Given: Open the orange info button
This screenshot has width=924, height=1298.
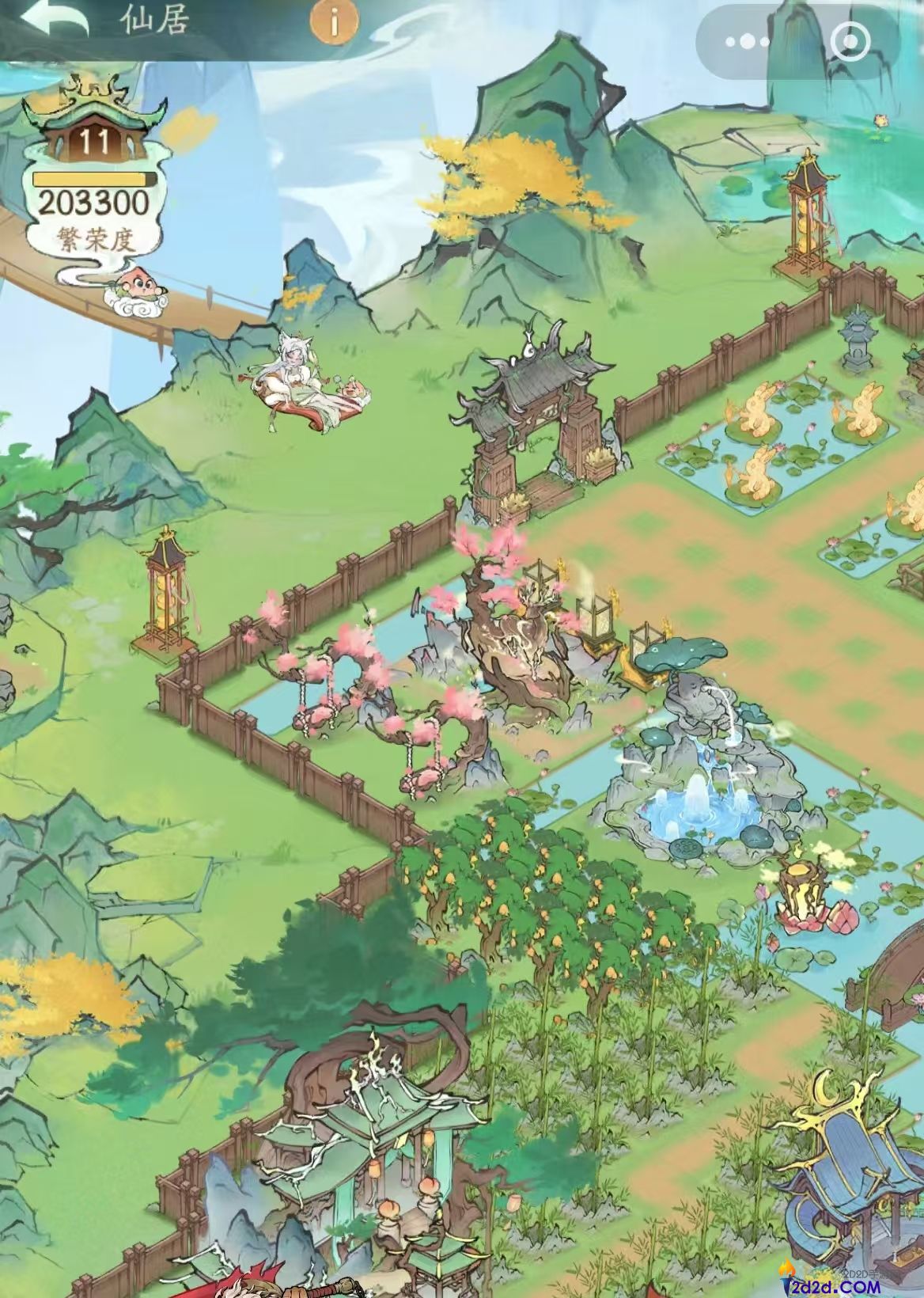Looking at the screenshot, I should pyautogui.click(x=334, y=22).
